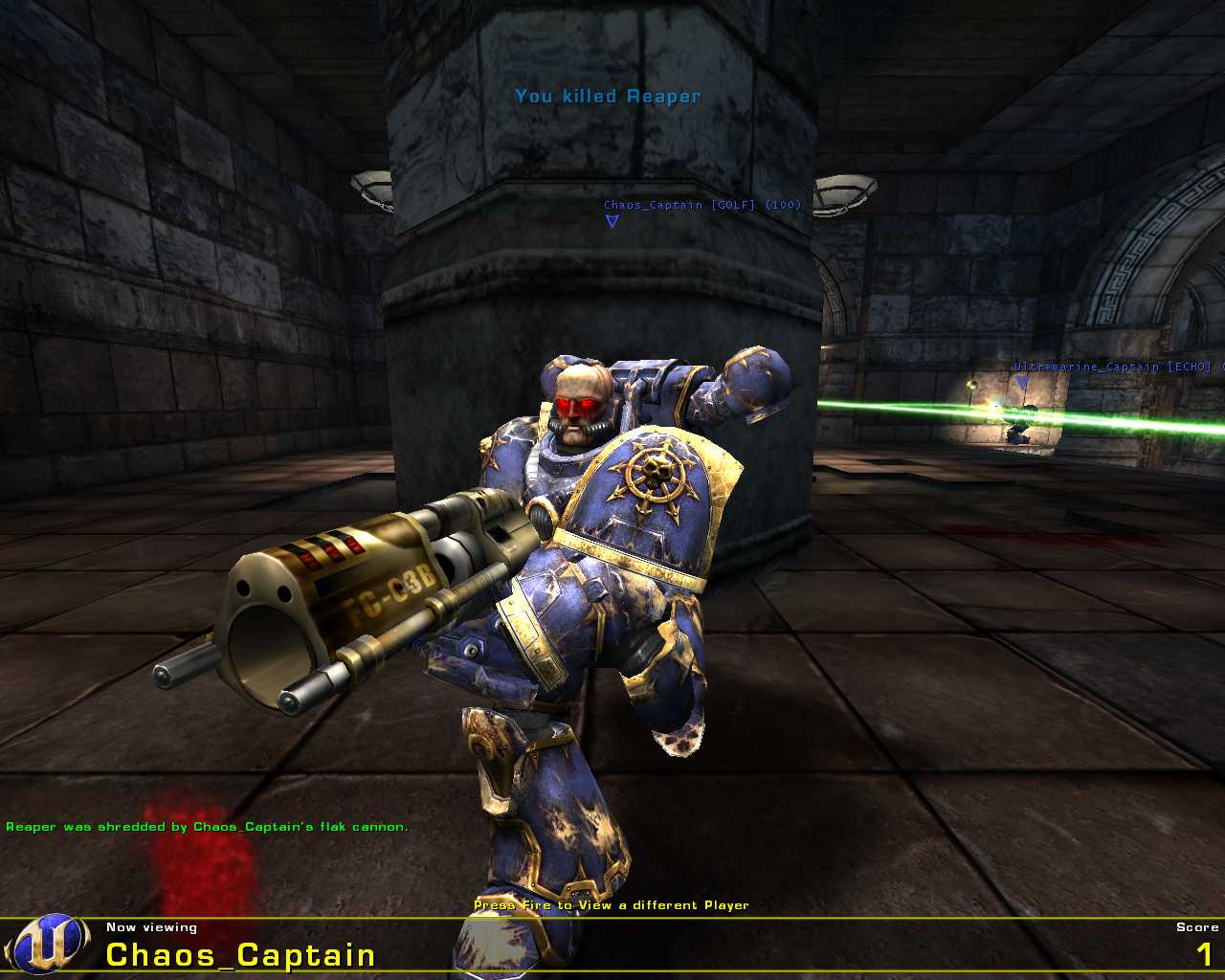Click Press Fire to View a different Player
This screenshot has width=1225, height=980.
[612, 903]
